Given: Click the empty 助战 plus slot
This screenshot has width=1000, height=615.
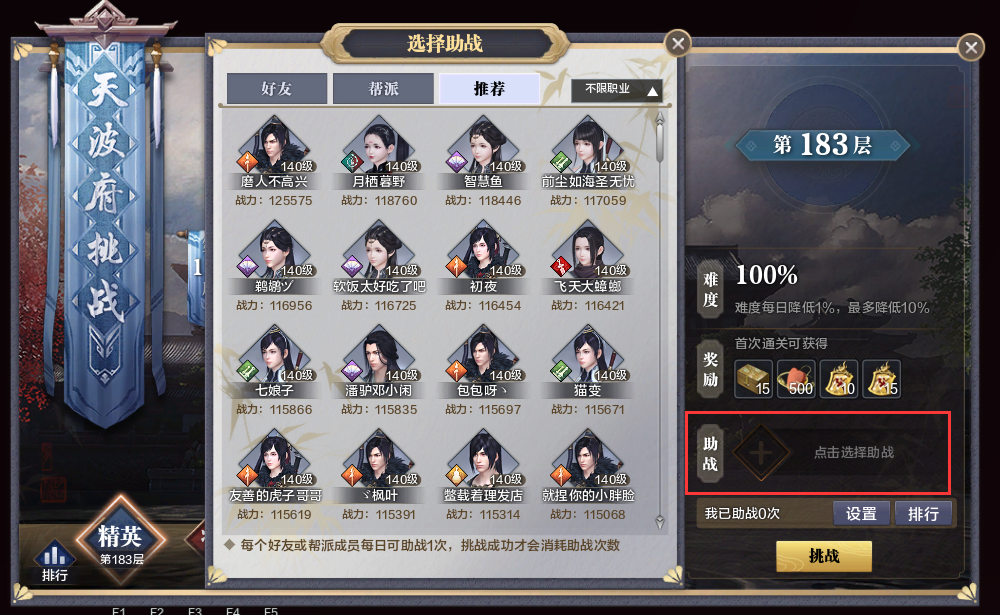Looking at the screenshot, I should (x=761, y=452).
